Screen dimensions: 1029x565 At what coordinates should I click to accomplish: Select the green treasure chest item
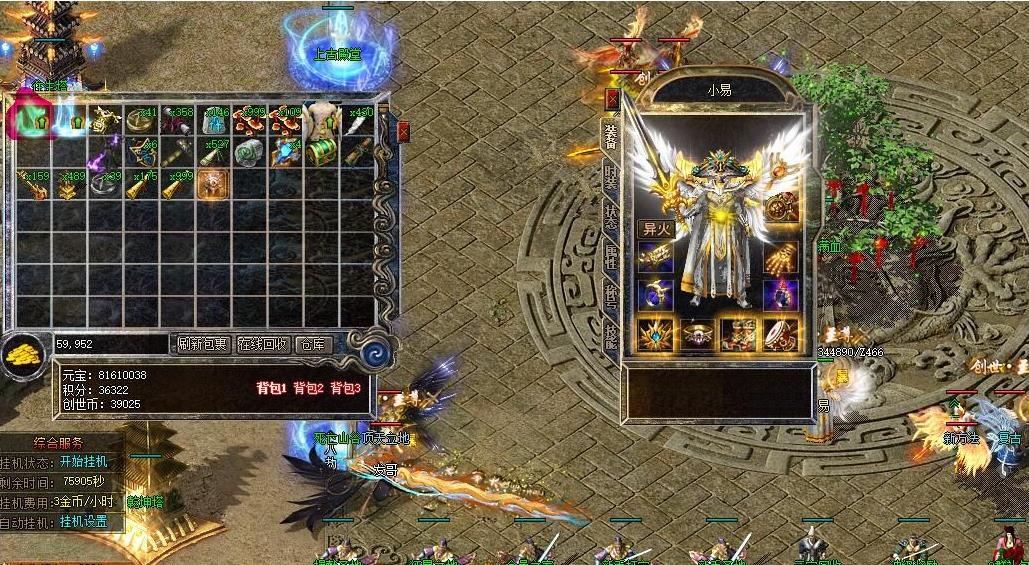(x=319, y=152)
